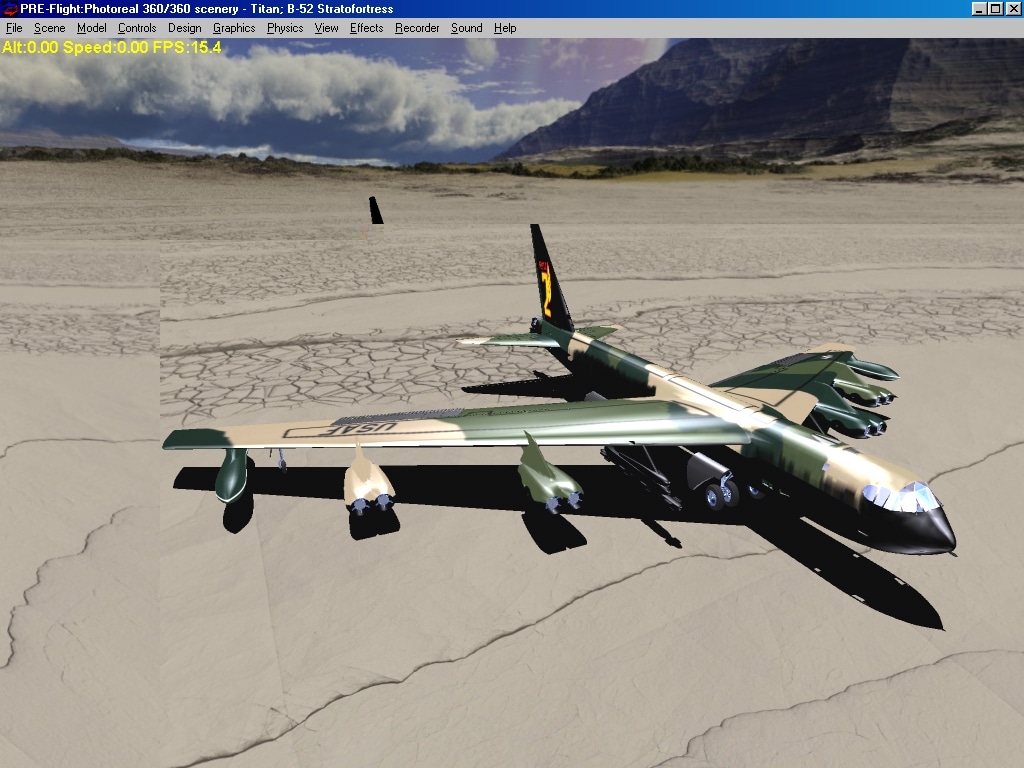The height and width of the screenshot is (768, 1024).
Task: Open the Graphics menu
Action: tap(234, 28)
